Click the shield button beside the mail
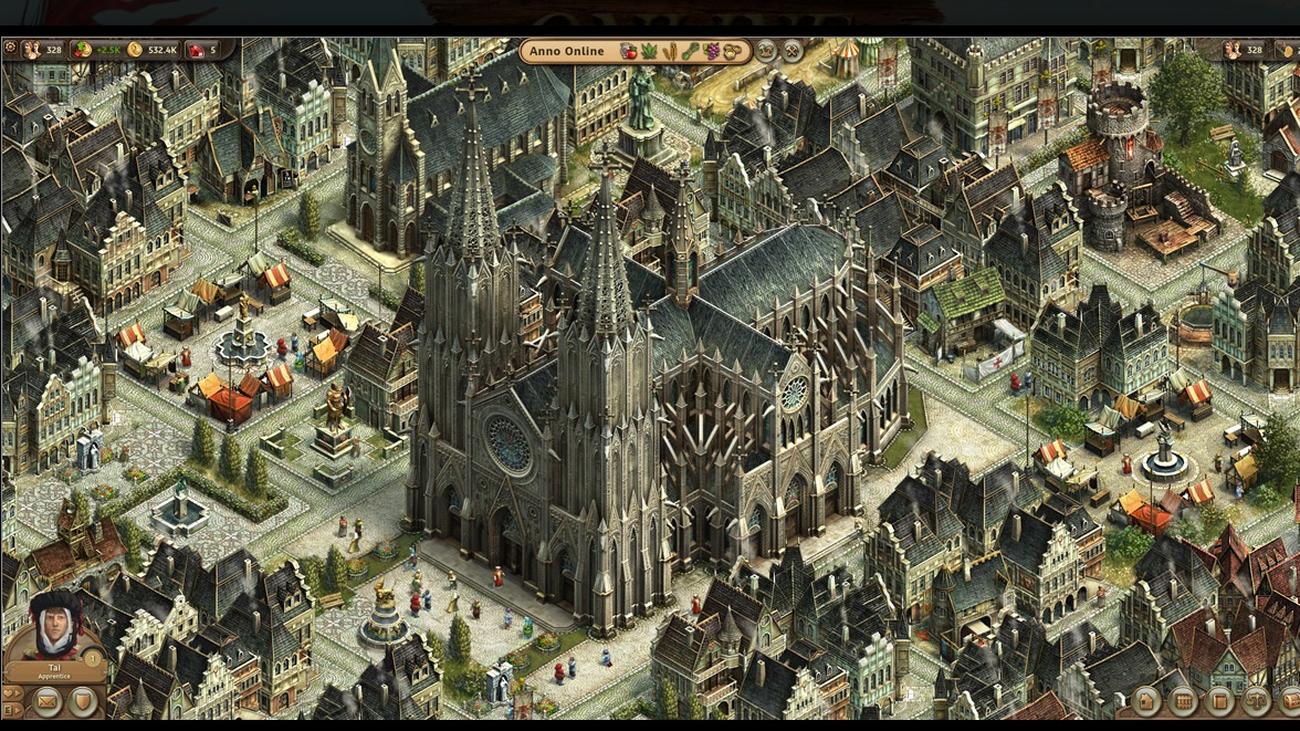The width and height of the screenshot is (1300, 731). 82,702
